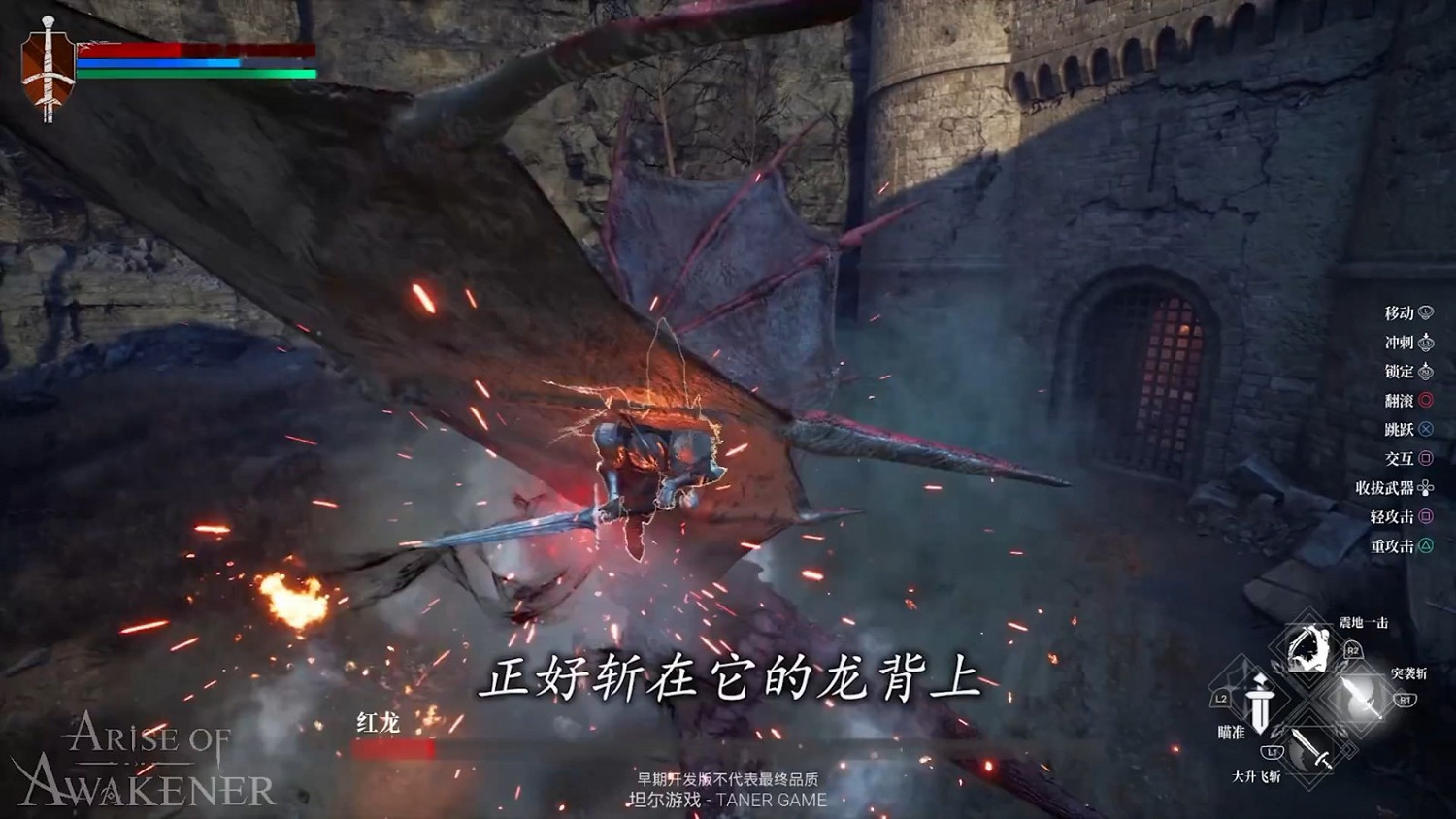
Task: Toggle the 锁定 lock-on R3 control
Action: click(1425, 373)
